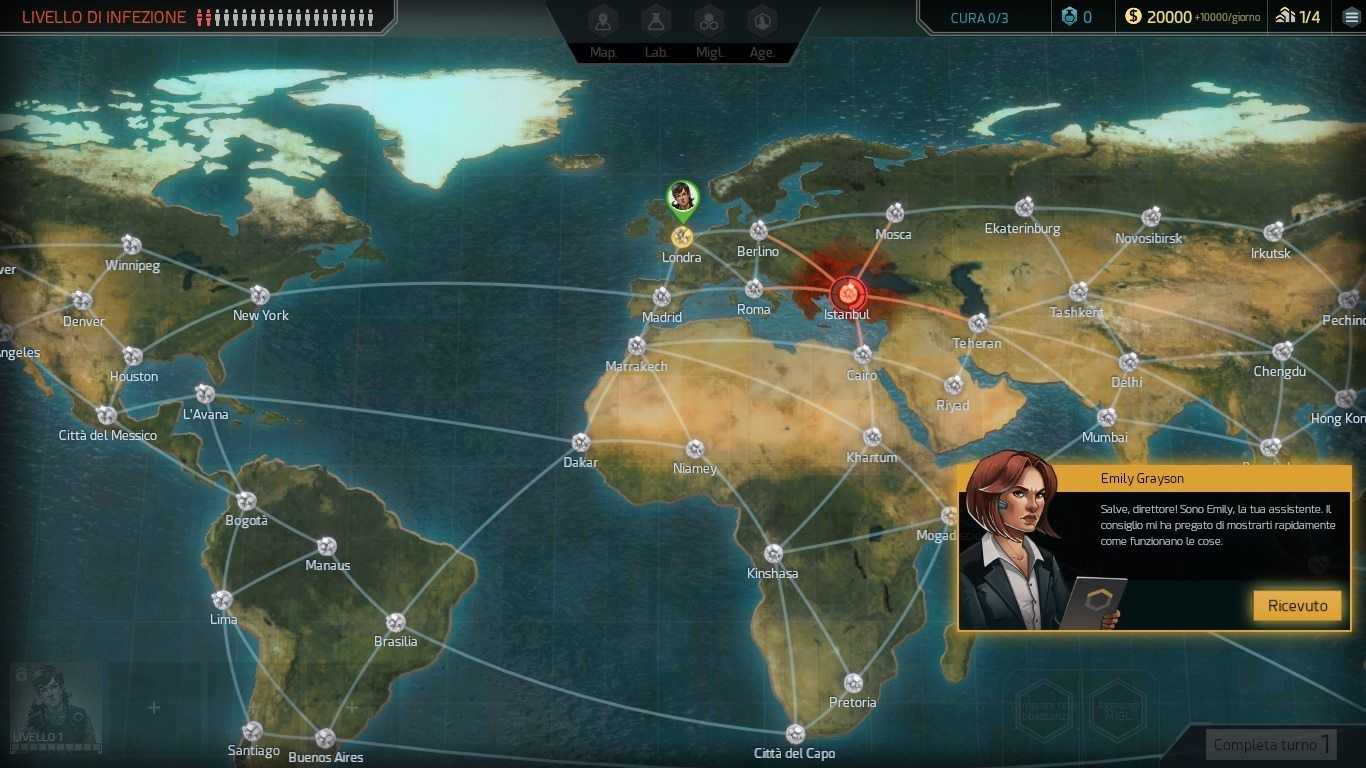This screenshot has height=768, width=1366.
Task: Select the Roma city node
Action: [x=754, y=290]
